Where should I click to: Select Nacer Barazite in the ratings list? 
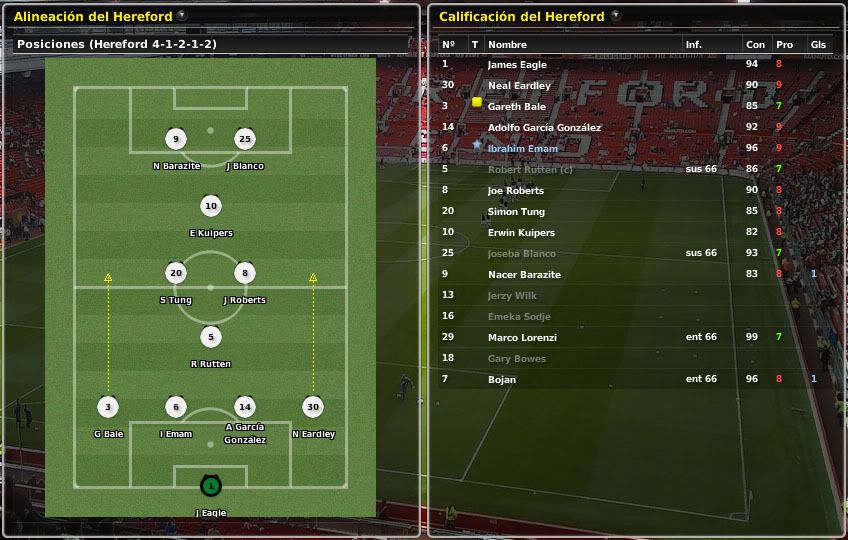[524, 275]
